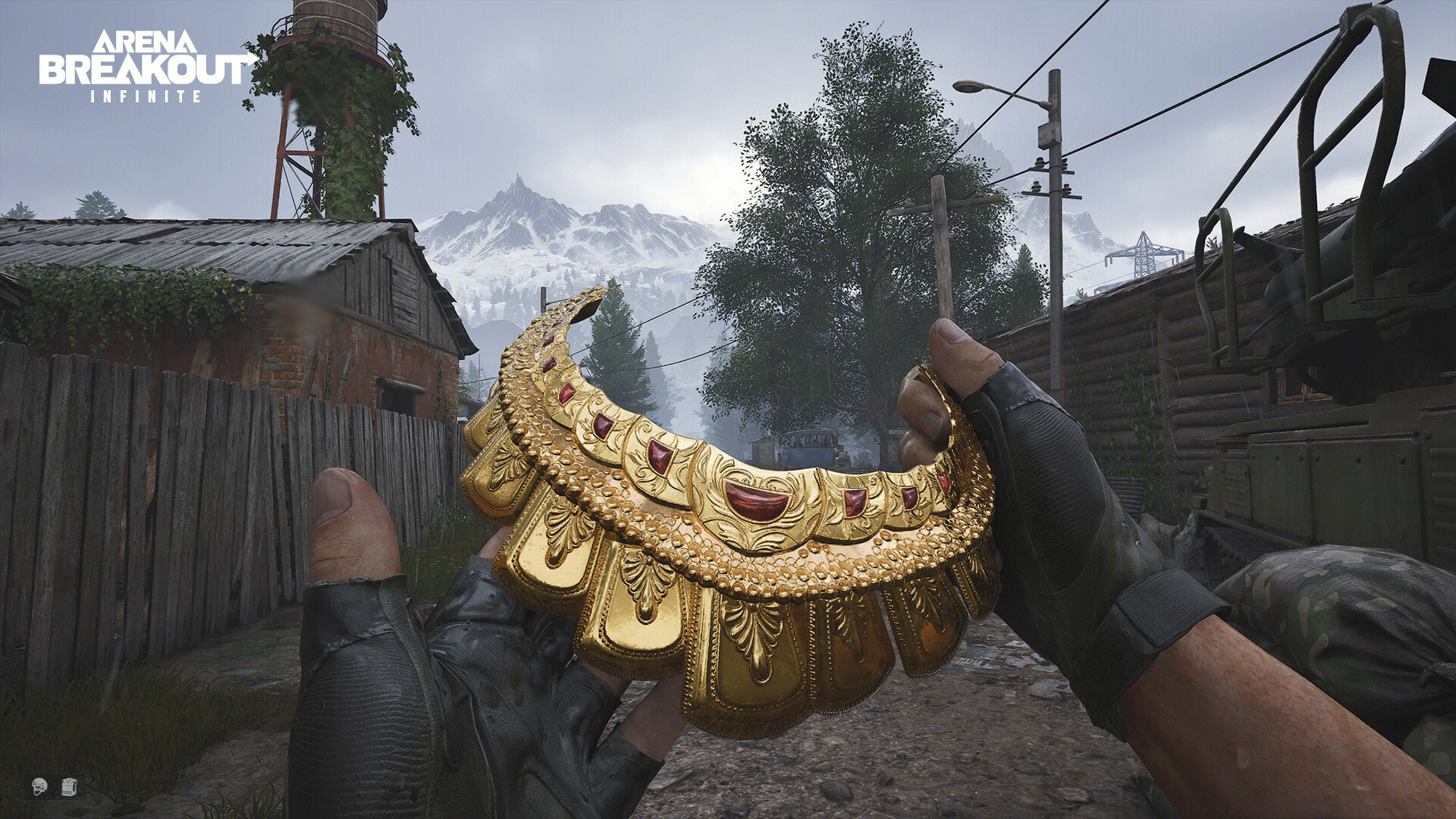
Task: Click the helmet armor status icon
Action: [40, 786]
